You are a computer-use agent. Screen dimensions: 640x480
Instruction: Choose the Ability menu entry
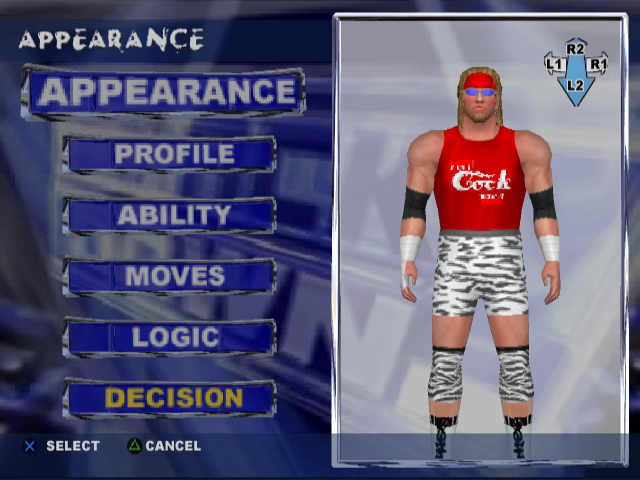[171, 215]
